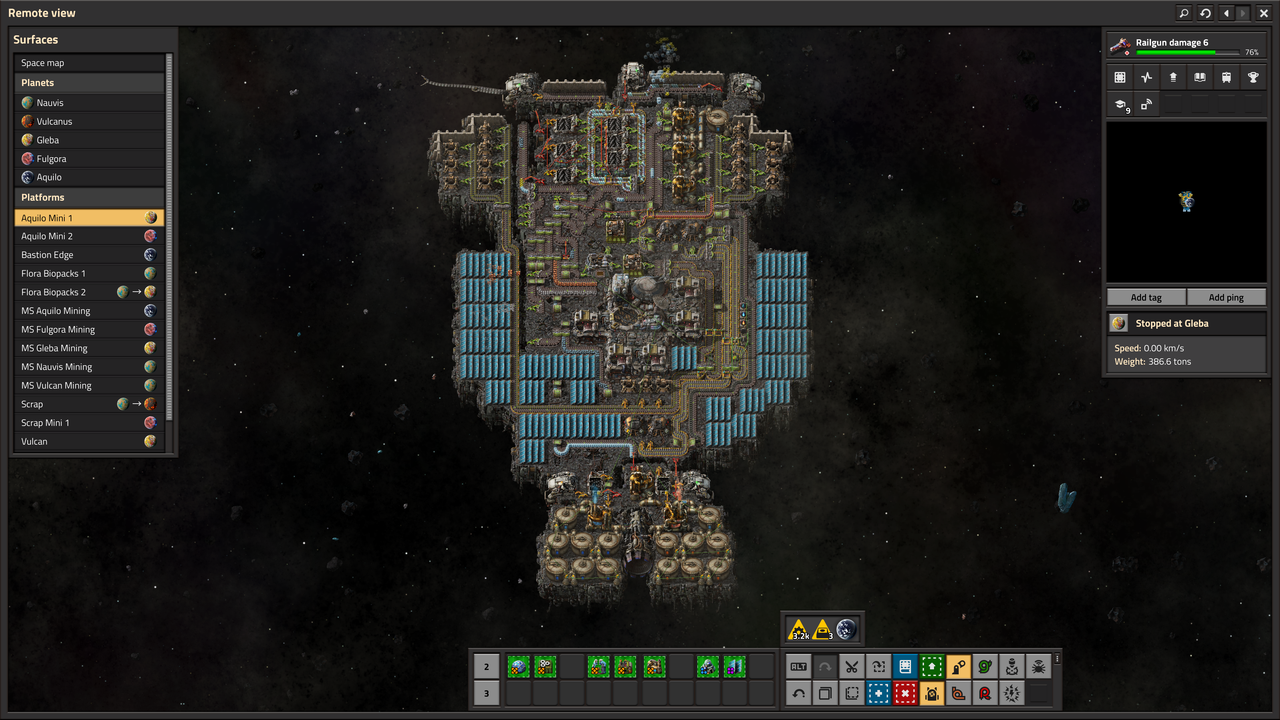The height and width of the screenshot is (720, 1280).
Task: Show the Scrap Mini 1 platform
Action: click(90, 423)
